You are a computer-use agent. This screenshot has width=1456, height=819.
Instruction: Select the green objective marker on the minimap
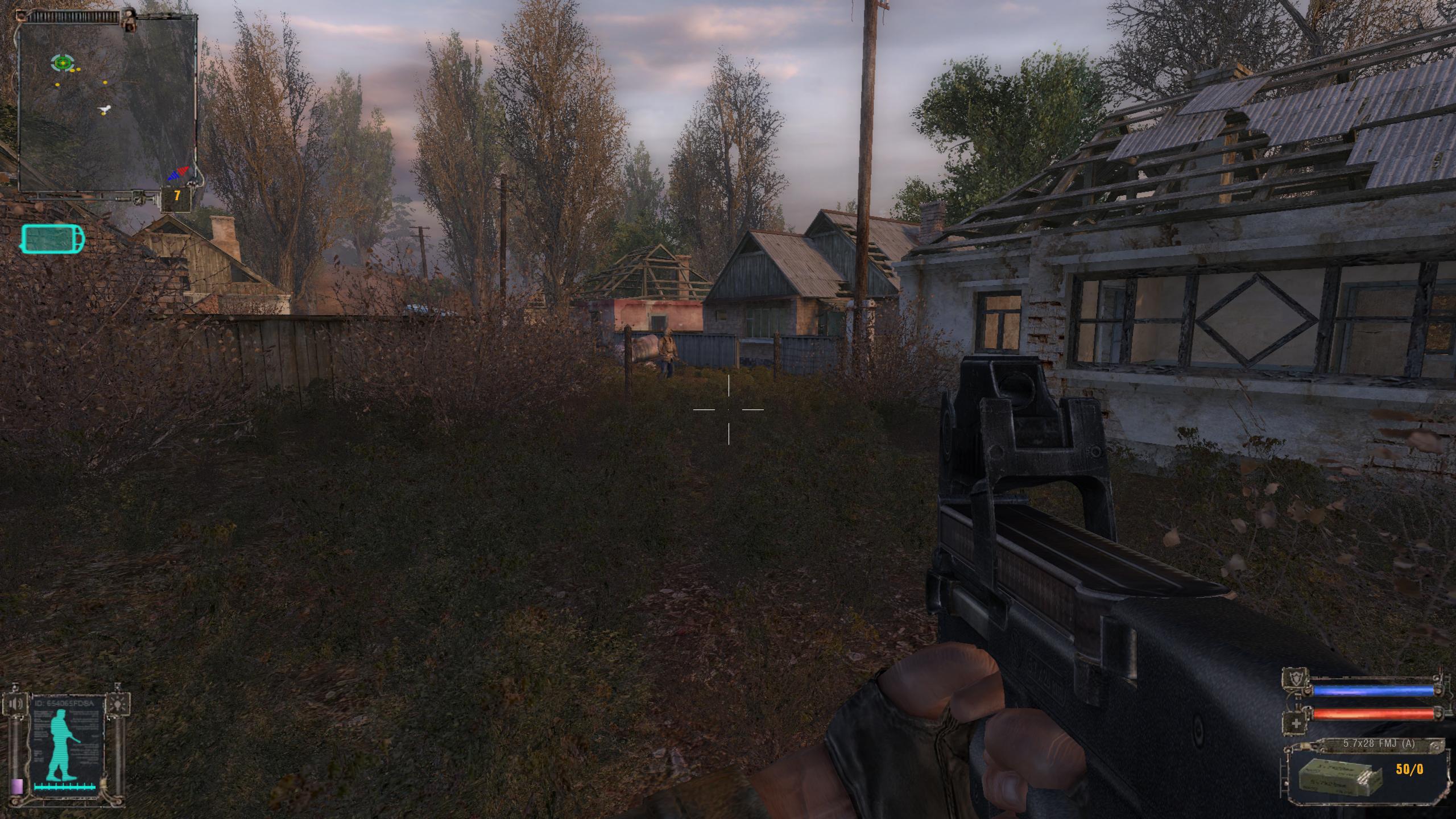click(61, 63)
